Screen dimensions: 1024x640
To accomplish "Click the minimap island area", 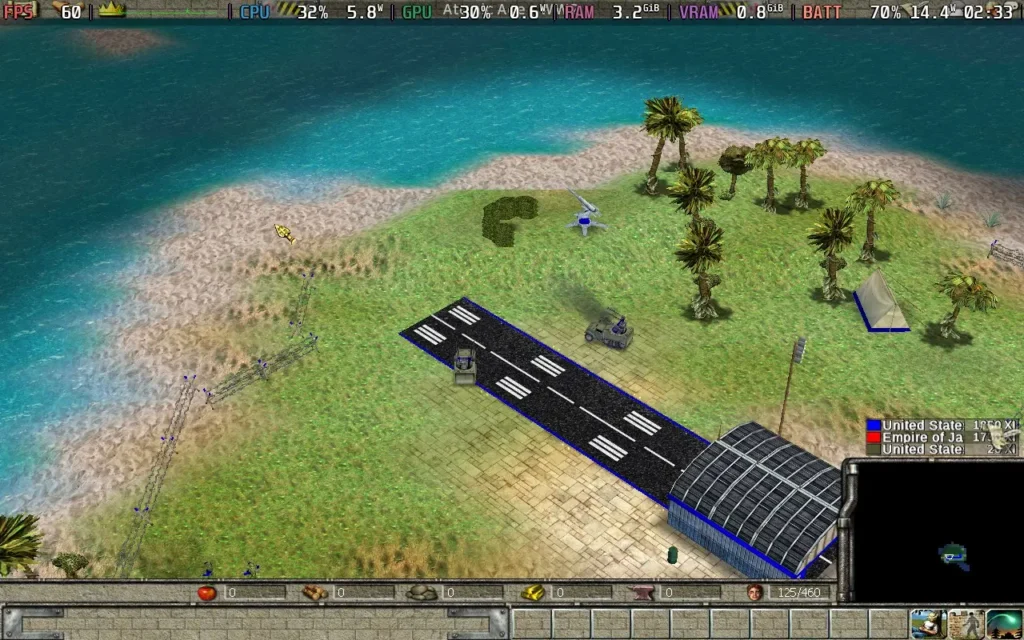I will coord(952,554).
